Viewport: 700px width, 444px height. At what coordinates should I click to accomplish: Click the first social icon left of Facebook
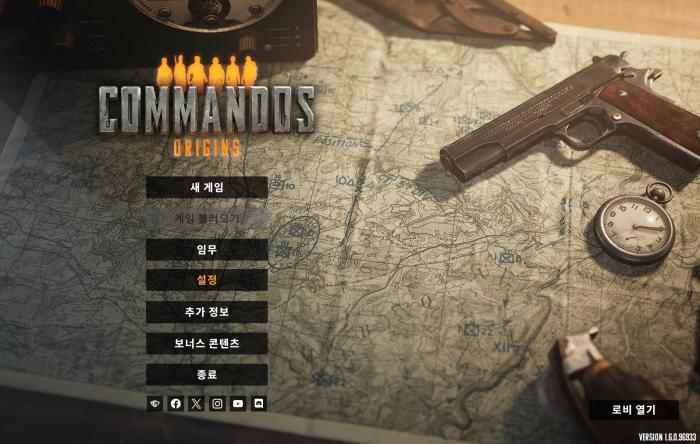pyautogui.click(x=155, y=404)
